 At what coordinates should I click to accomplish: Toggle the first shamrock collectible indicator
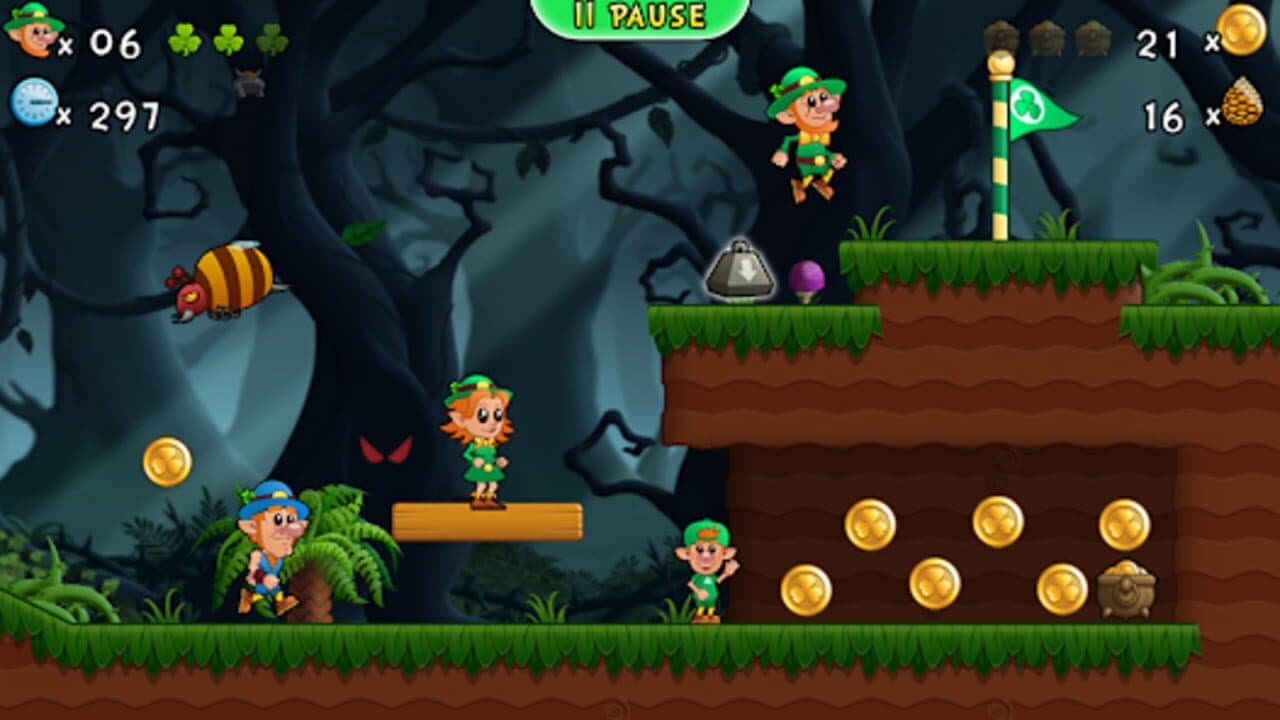(185, 40)
